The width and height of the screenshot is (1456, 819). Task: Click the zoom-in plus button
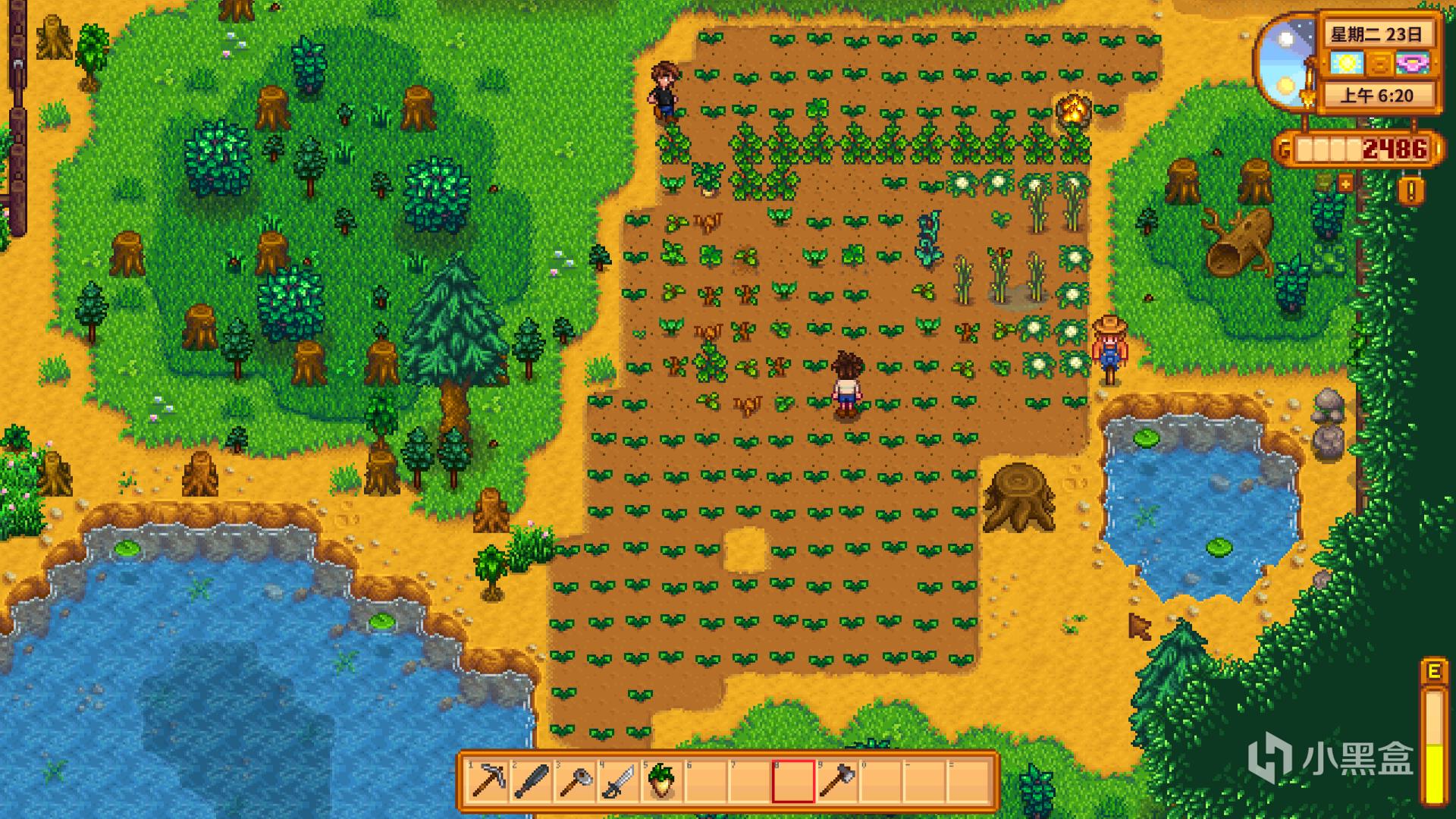(x=1345, y=183)
